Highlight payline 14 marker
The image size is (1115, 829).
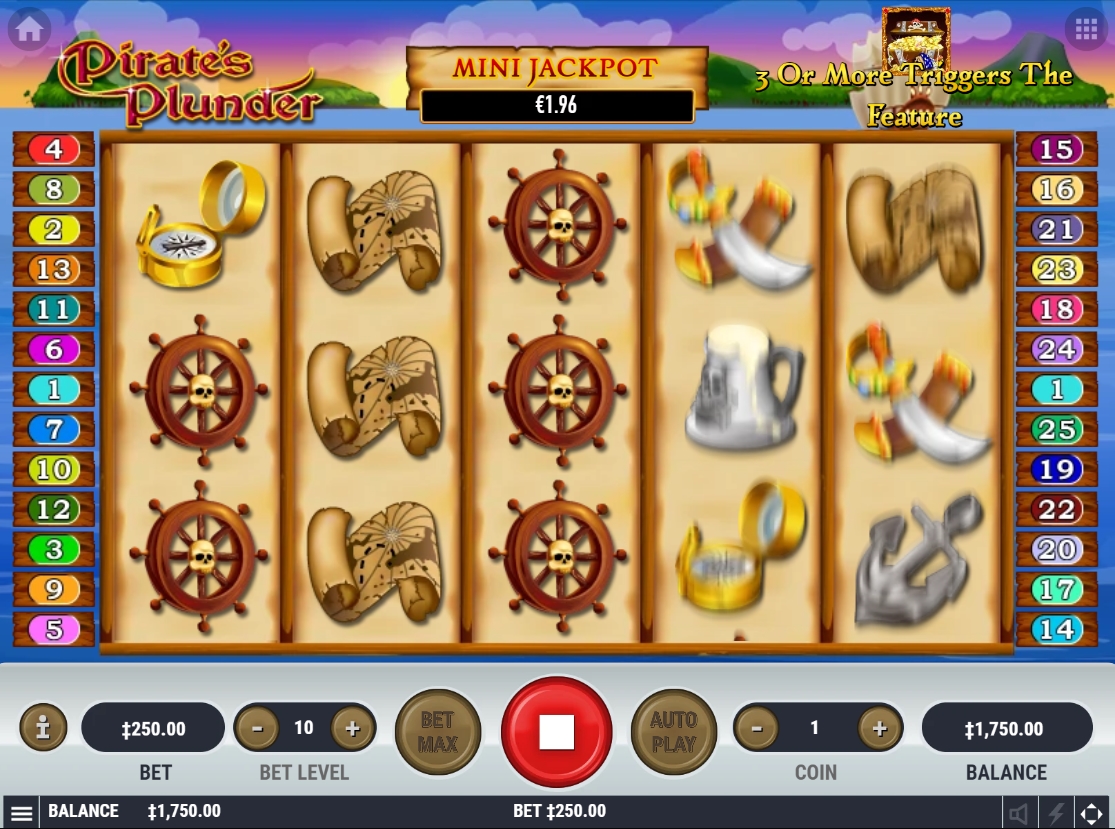point(1057,630)
